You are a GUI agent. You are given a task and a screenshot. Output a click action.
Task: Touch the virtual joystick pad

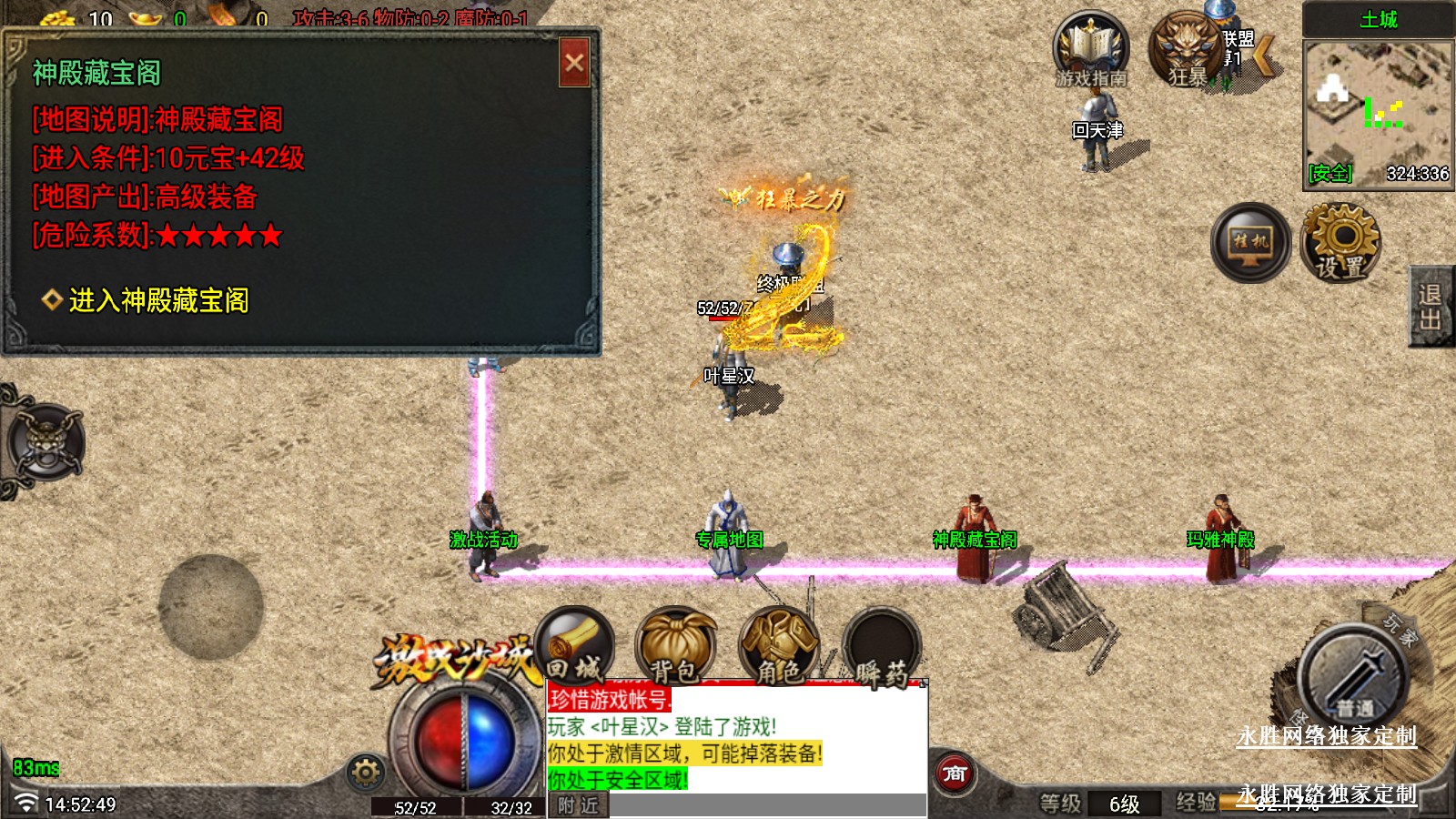point(211,607)
